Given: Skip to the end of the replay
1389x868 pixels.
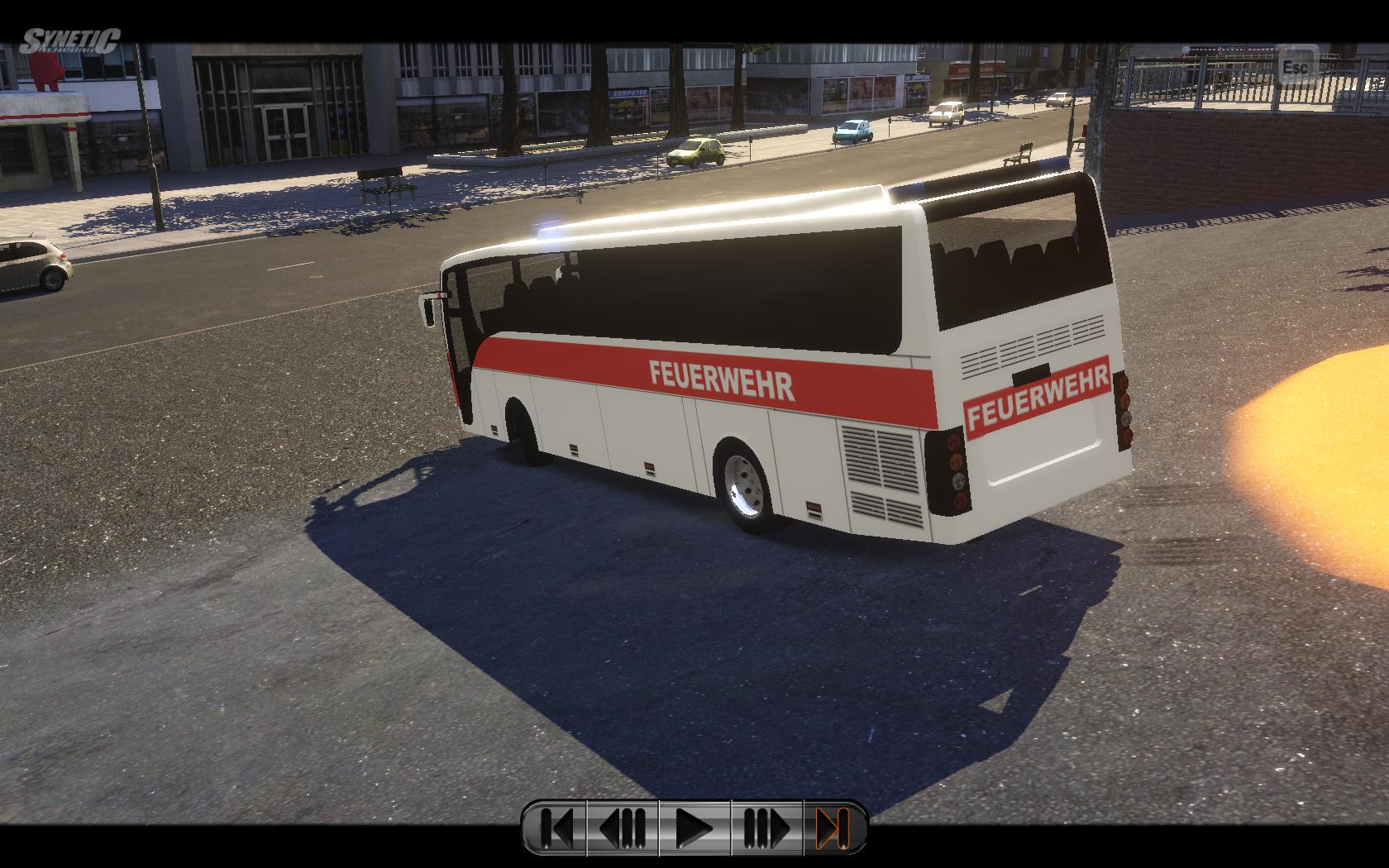Looking at the screenshot, I should point(833,827).
